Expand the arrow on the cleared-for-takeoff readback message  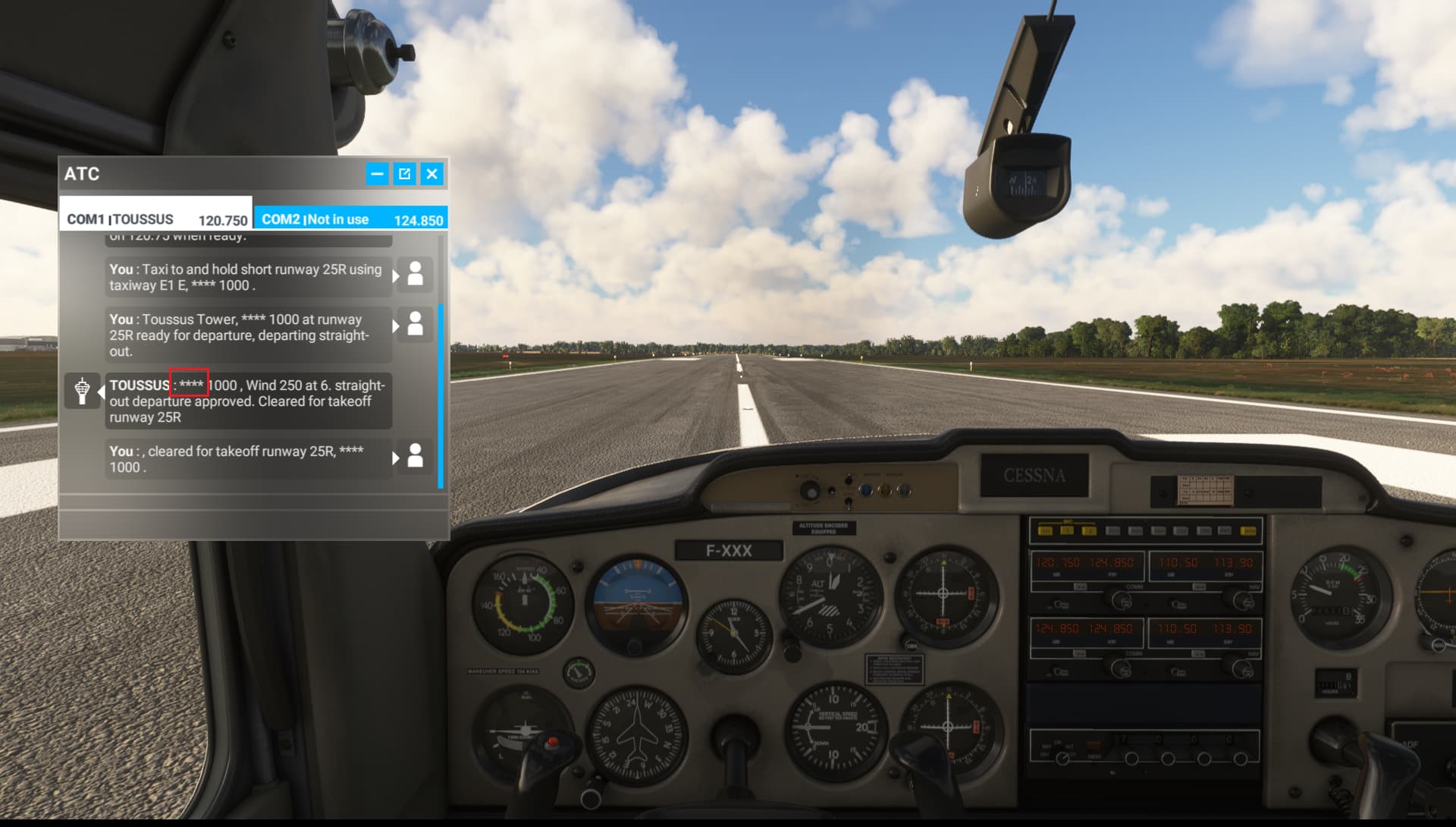click(x=395, y=458)
